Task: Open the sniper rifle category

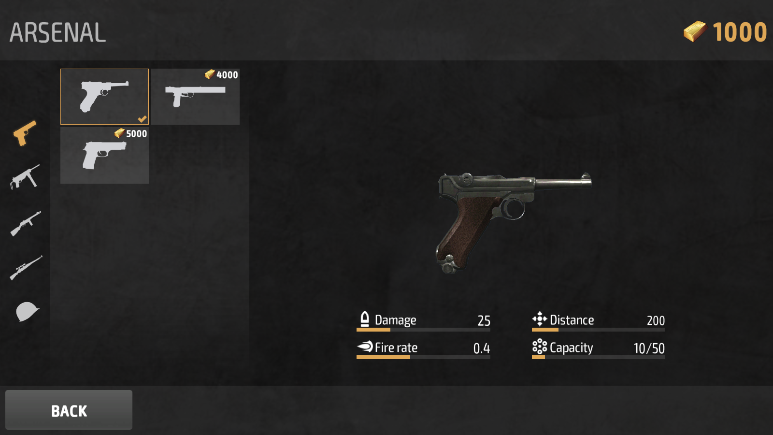Action: pyautogui.click(x=25, y=267)
